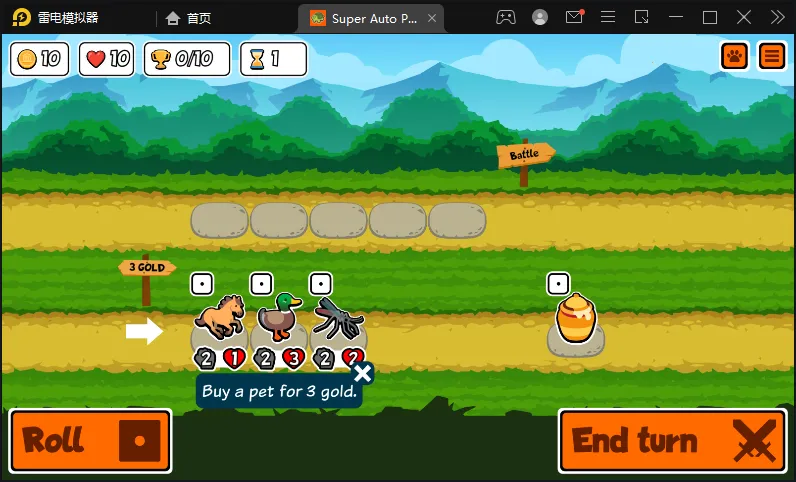Select the horse pet in the shop

pyautogui.click(x=219, y=318)
